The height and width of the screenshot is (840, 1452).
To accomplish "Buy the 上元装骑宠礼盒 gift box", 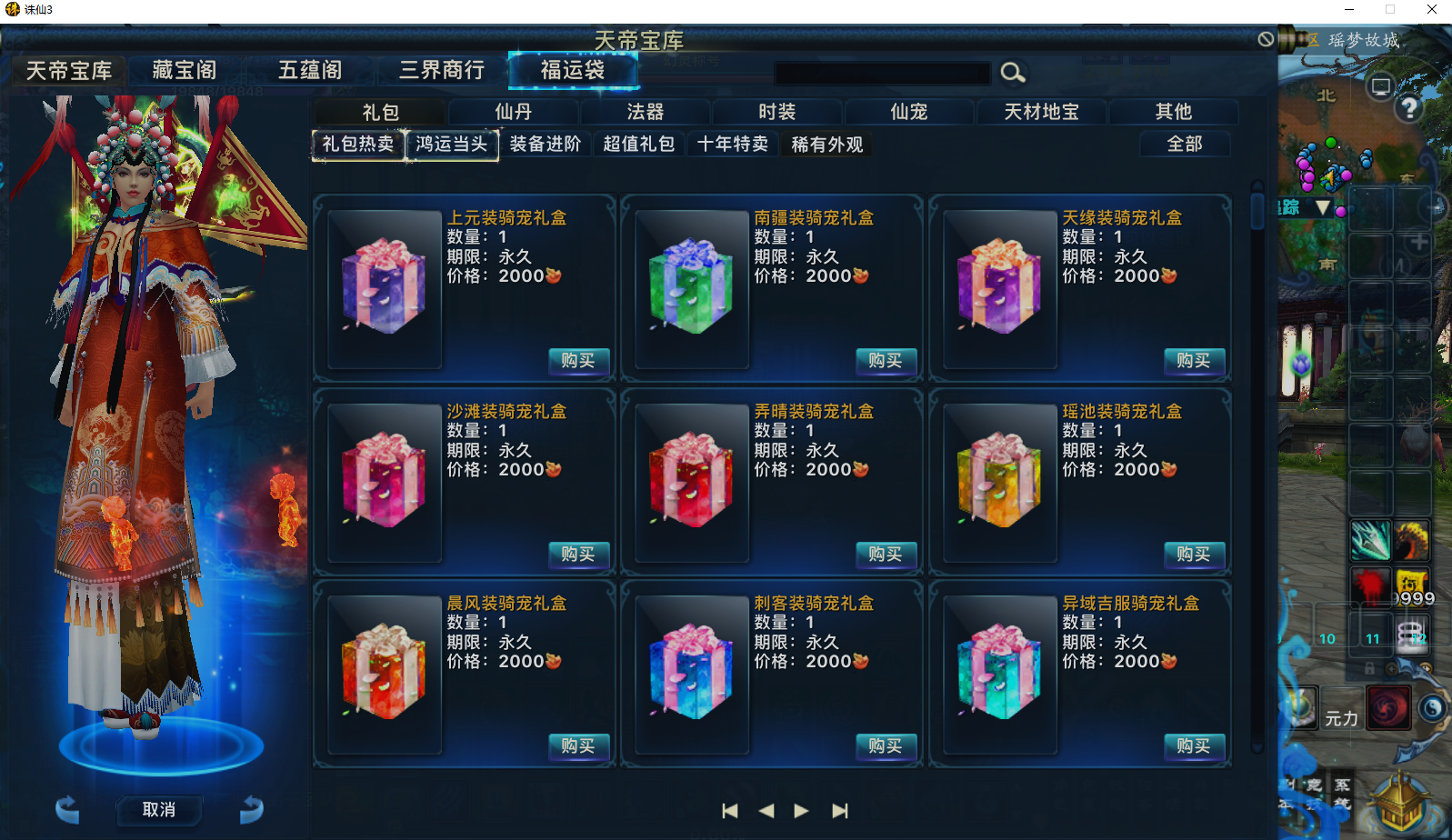I will [x=579, y=362].
